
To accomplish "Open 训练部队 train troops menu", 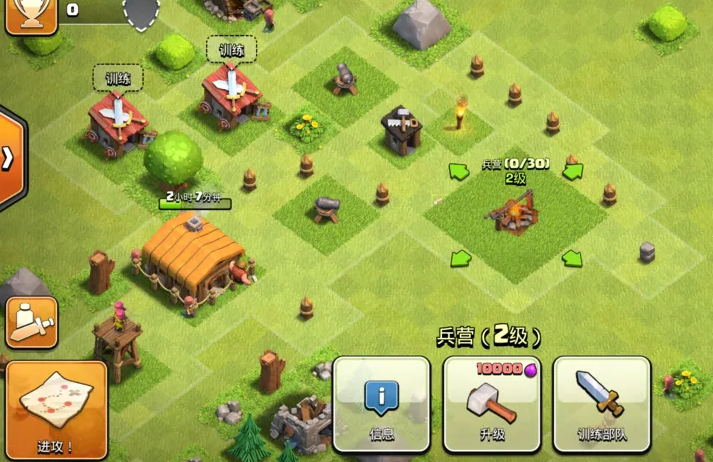I will pyautogui.click(x=601, y=404).
